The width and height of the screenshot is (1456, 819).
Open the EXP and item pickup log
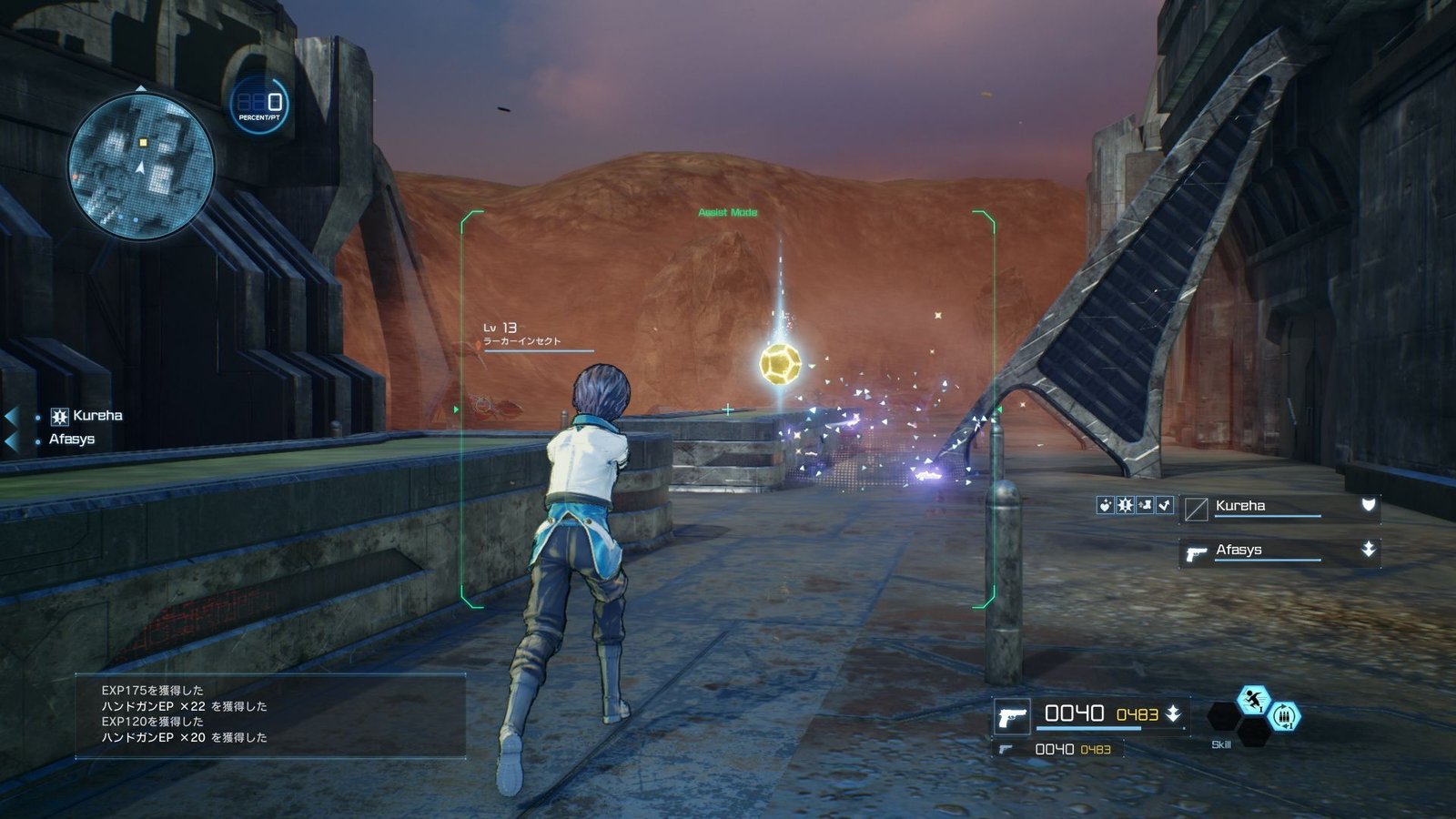point(270,714)
